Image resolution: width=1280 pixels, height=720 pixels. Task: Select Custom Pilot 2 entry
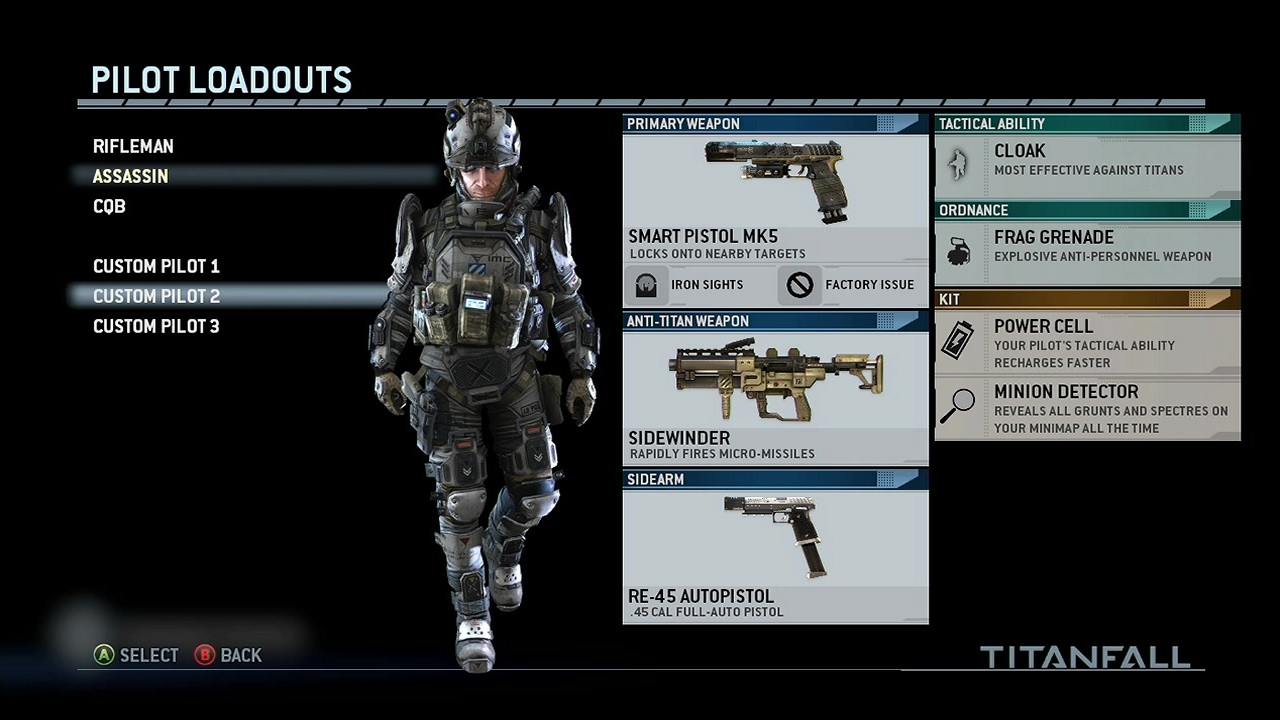click(x=156, y=297)
